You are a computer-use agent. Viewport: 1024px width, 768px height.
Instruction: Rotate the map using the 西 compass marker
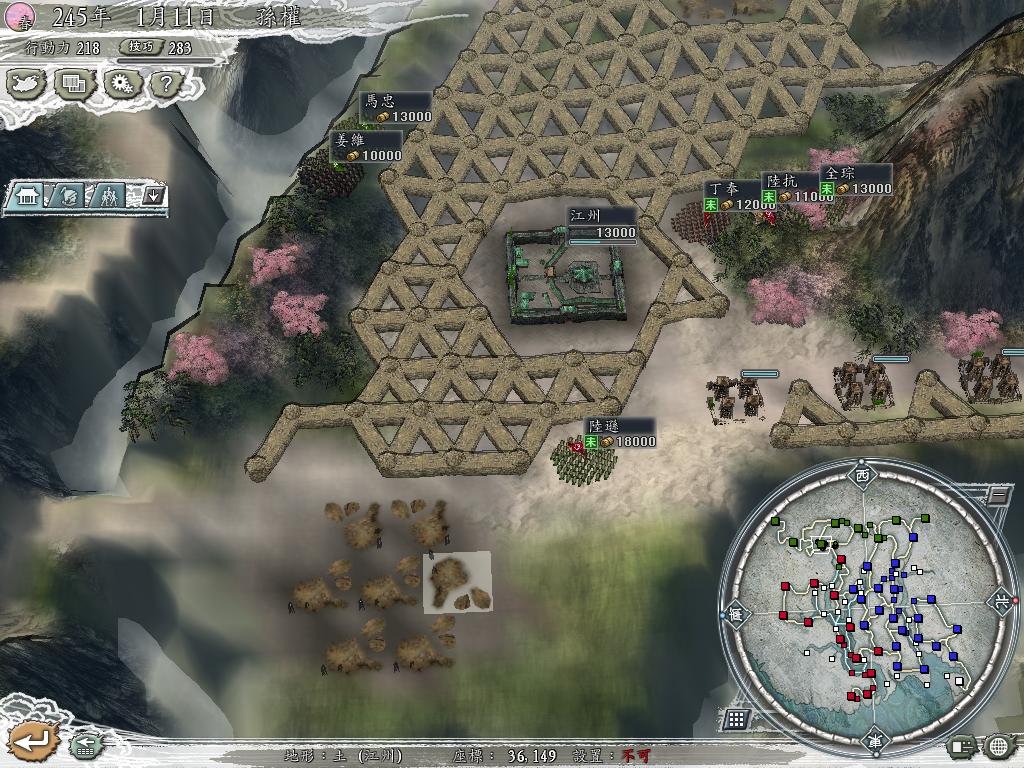coord(862,476)
